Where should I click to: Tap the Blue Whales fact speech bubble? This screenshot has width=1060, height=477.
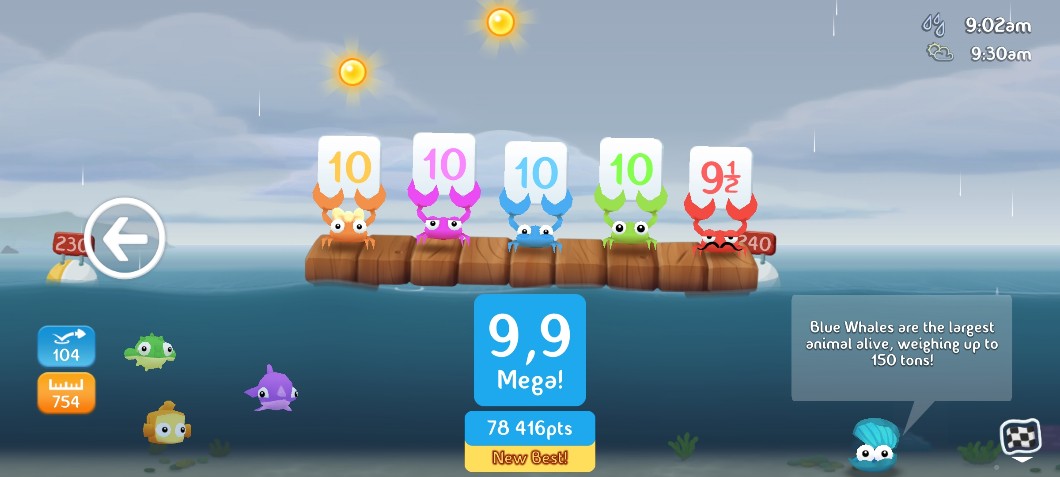pos(901,346)
